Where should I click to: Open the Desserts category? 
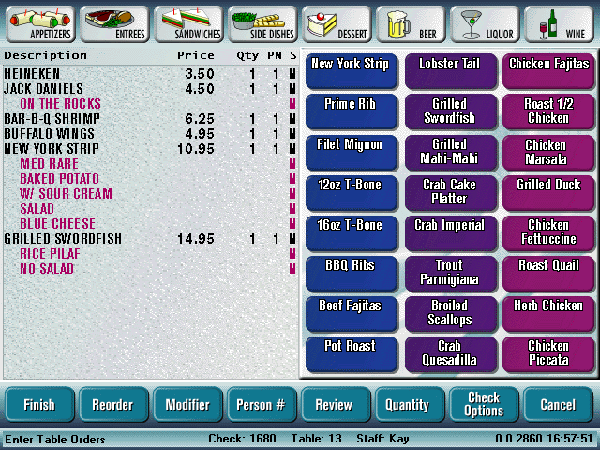pyautogui.click(x=337, y=21)
